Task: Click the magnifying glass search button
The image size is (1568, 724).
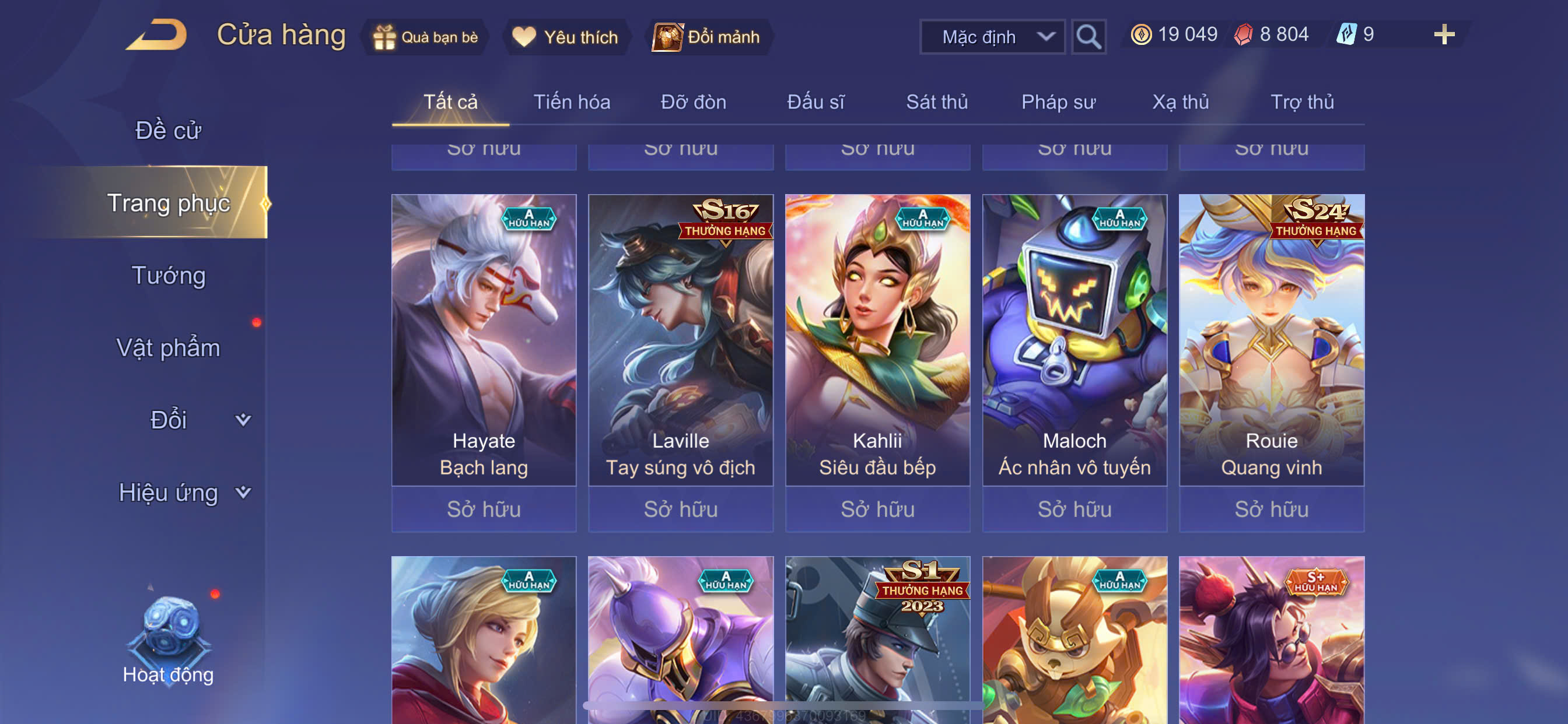Action: 1088,37
